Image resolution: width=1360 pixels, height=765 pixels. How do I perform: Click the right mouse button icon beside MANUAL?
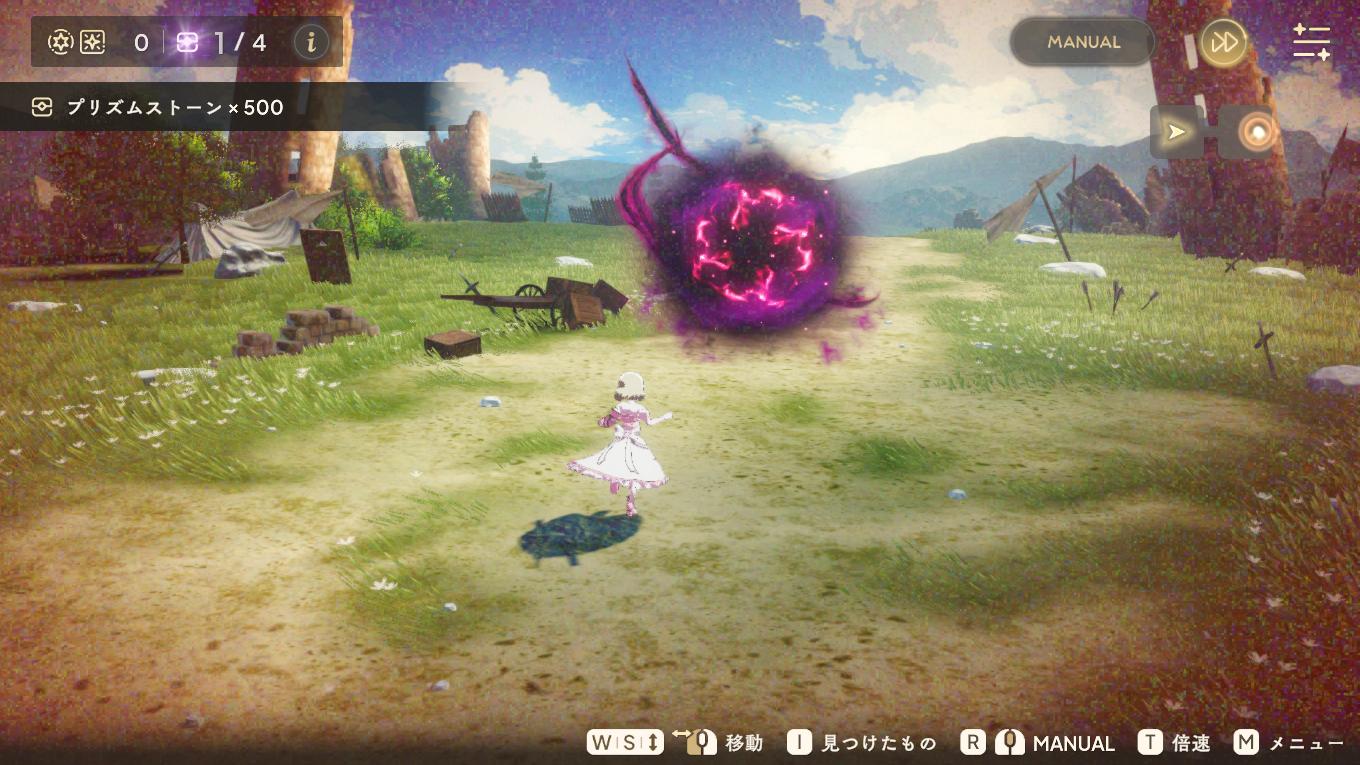(x=1009, y=742)
